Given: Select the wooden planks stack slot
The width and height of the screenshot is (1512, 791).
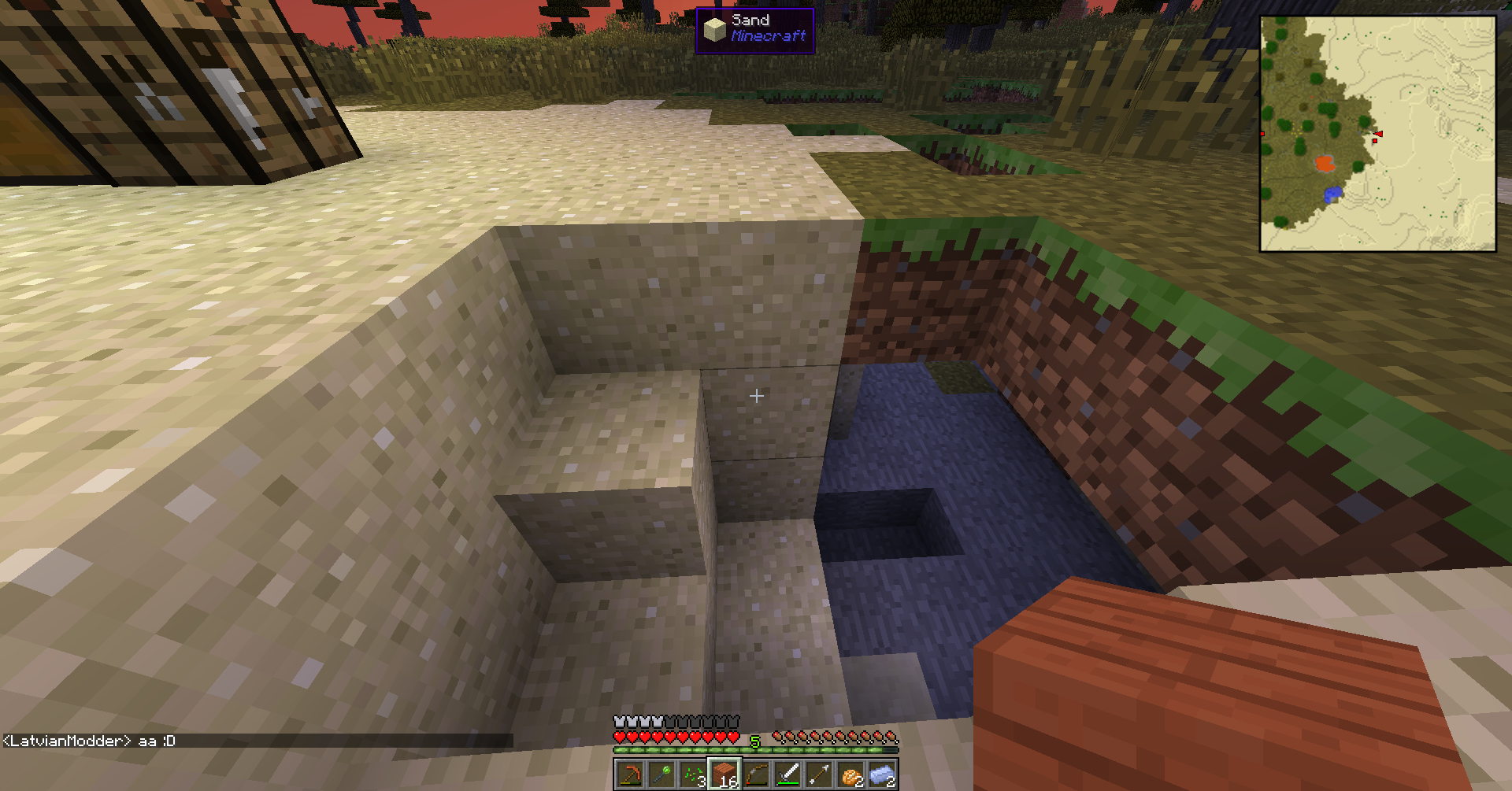Looking at the screenshot, I should pyautogui.click(x=724, y=775).
